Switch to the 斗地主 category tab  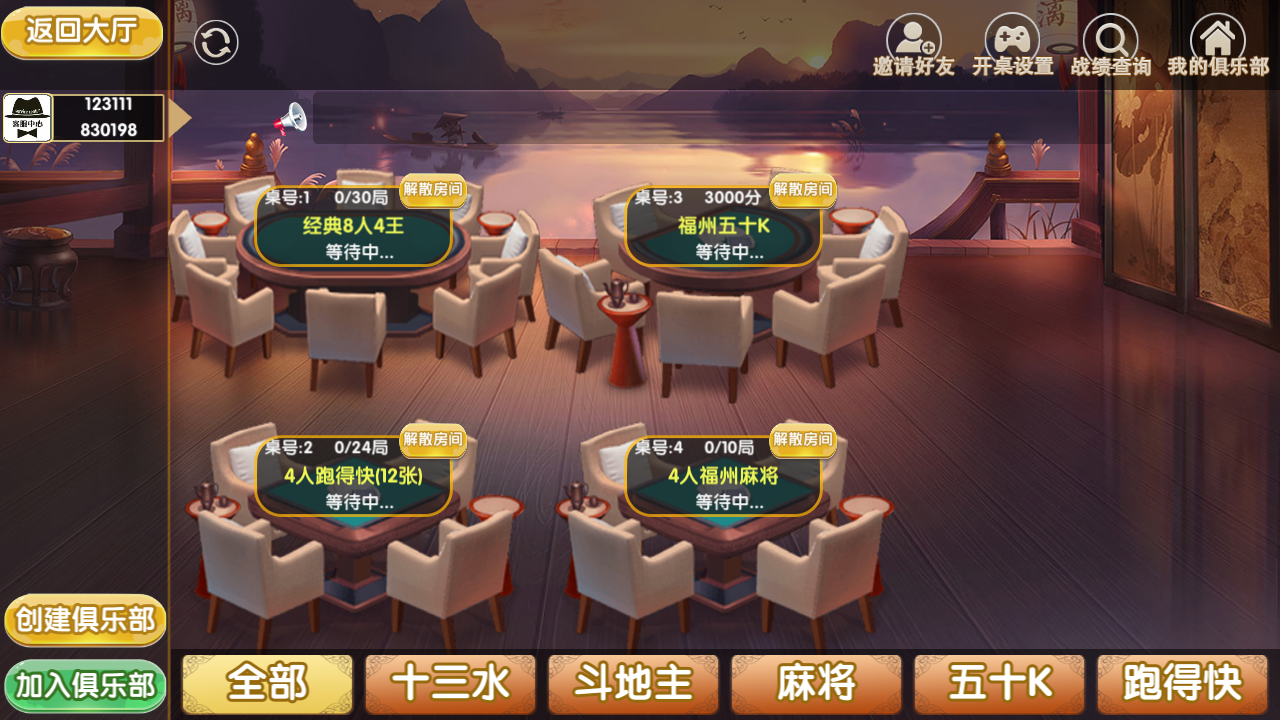coord(633,684)
